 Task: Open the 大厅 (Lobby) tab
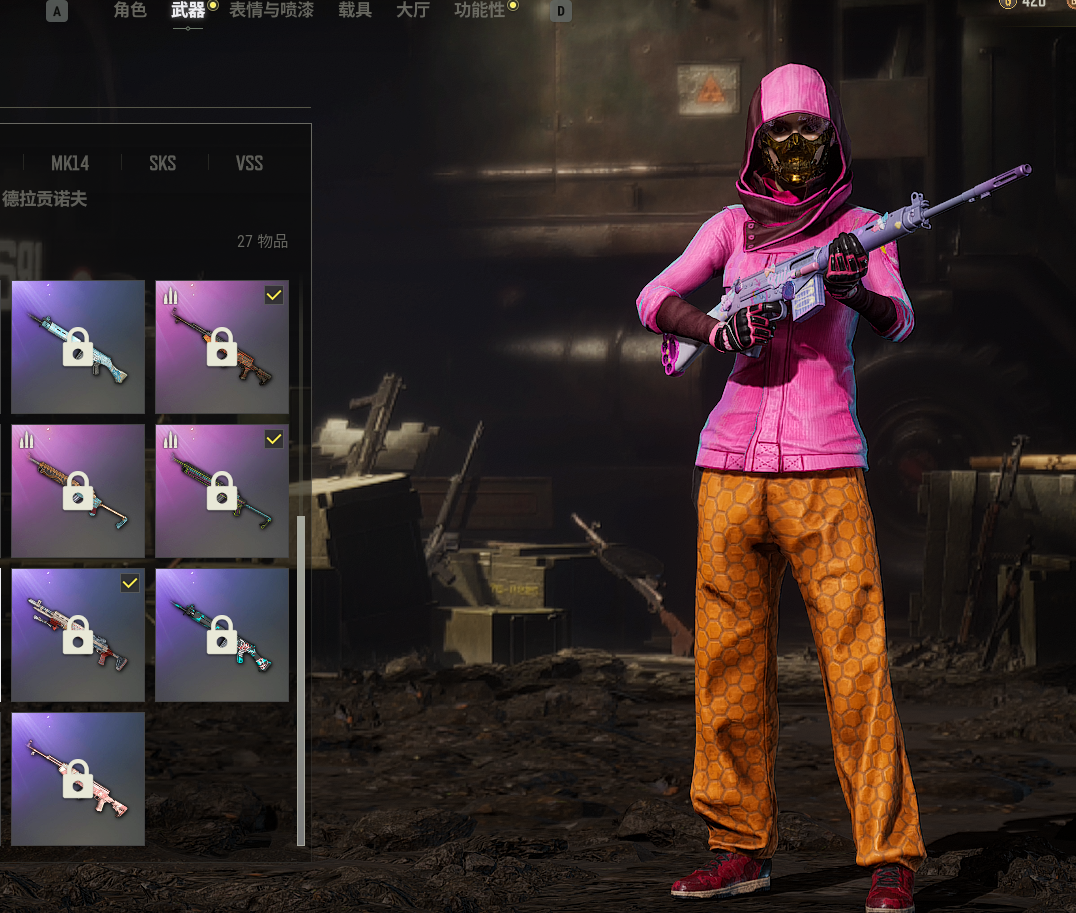(x=413, y=11)
